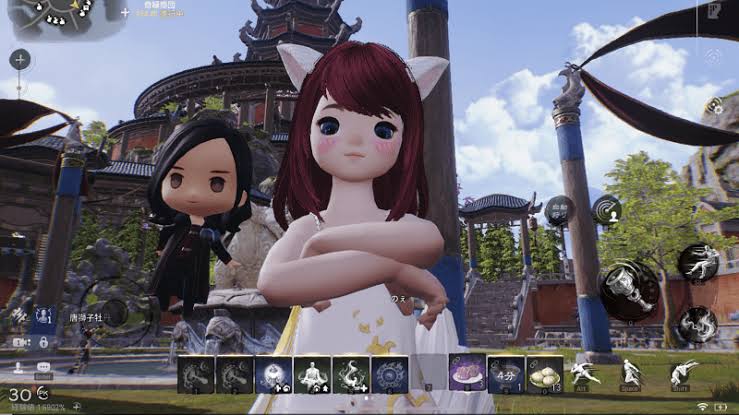Open the target-player radar icon

606,209
